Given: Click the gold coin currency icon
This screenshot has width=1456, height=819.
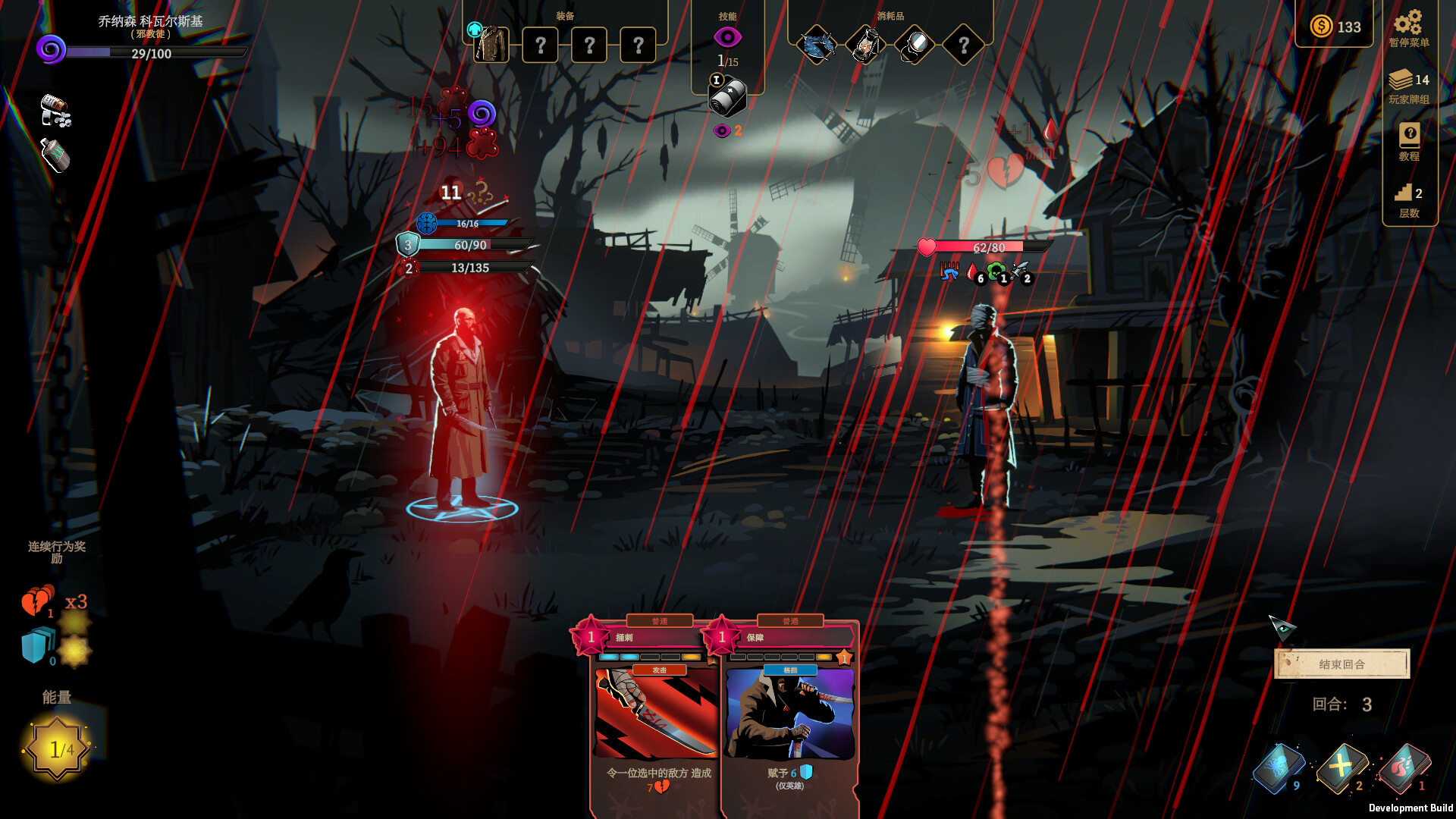Looking at the screenshot, I should tap(1321, 27).
